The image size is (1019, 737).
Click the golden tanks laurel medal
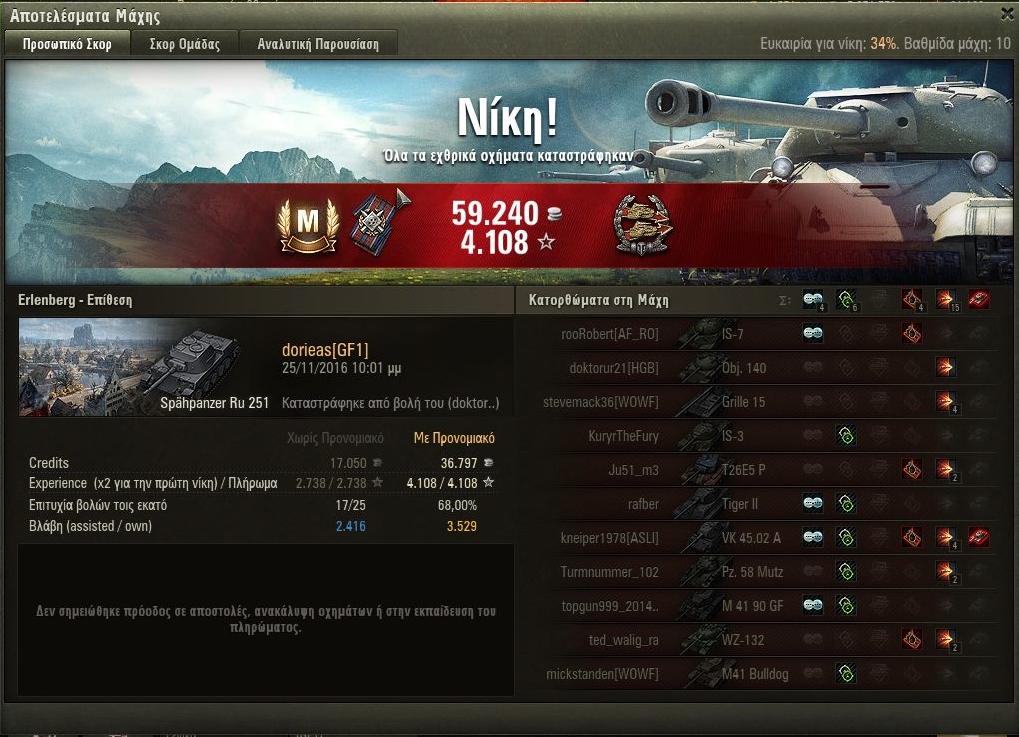pyautogui.click(x=642, y=225)
